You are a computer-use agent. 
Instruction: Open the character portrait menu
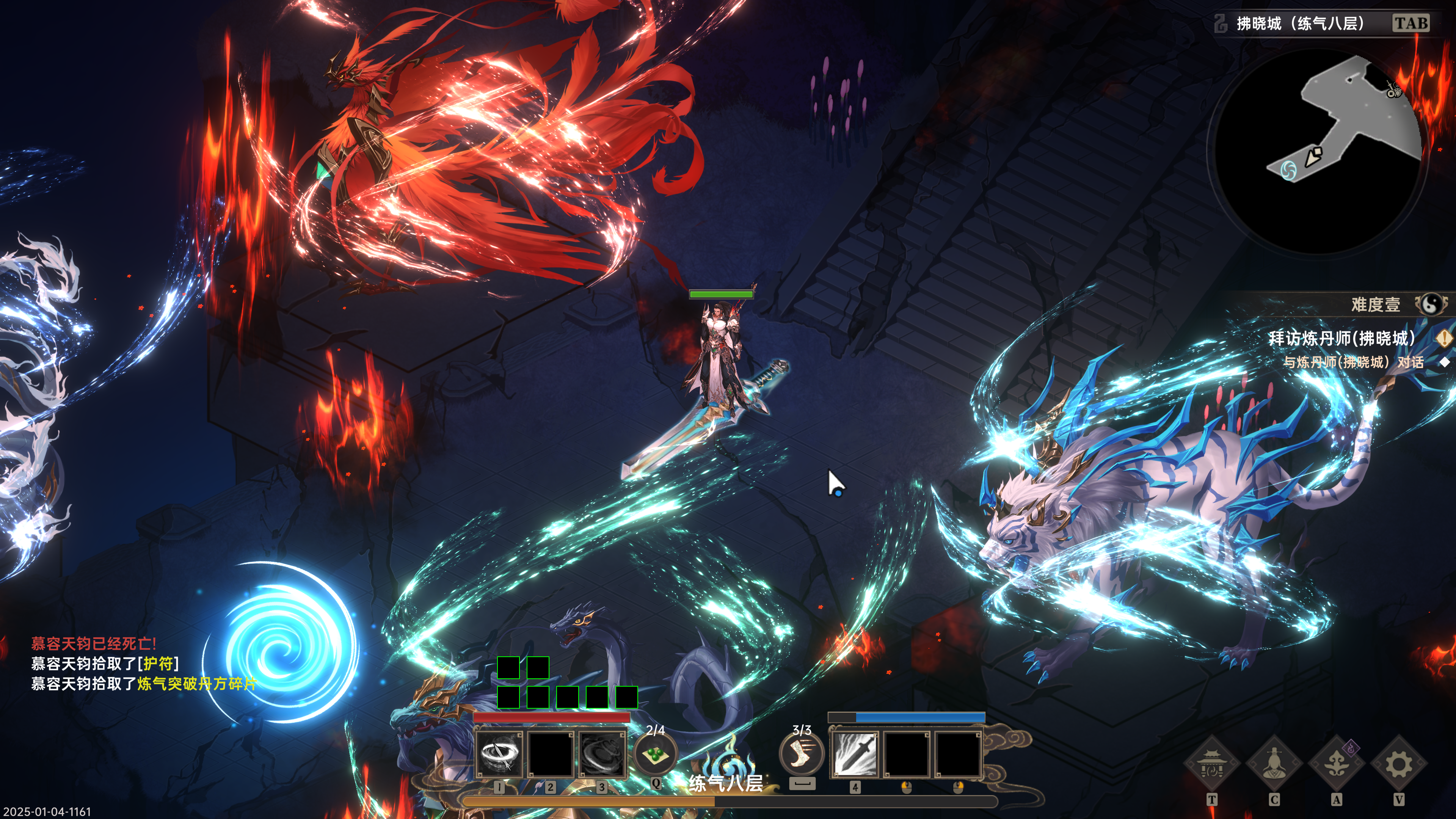1274,765
